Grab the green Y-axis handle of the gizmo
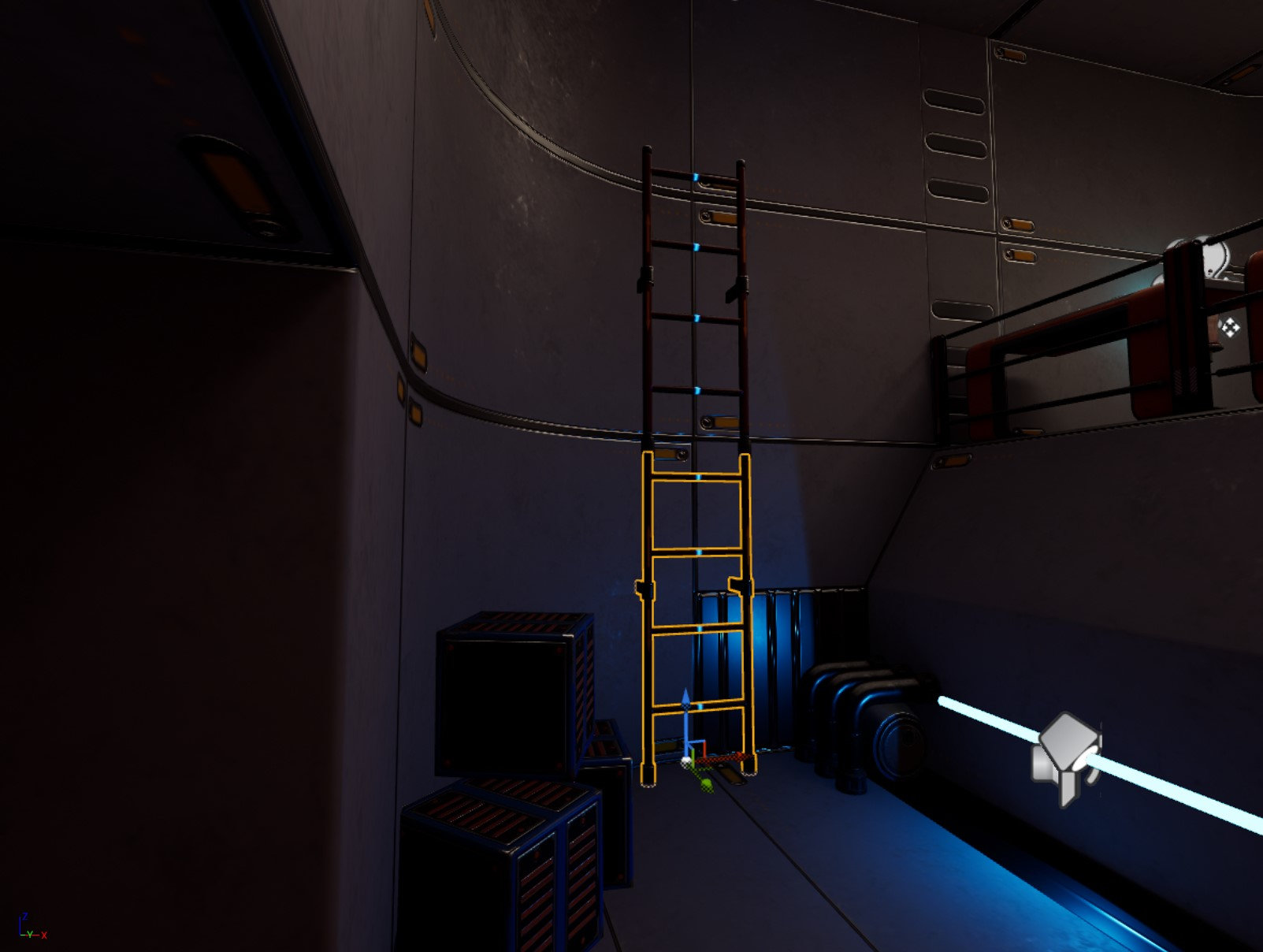Image resolution: width=1263 pixels, height=952 pixels. coord(693,759)
